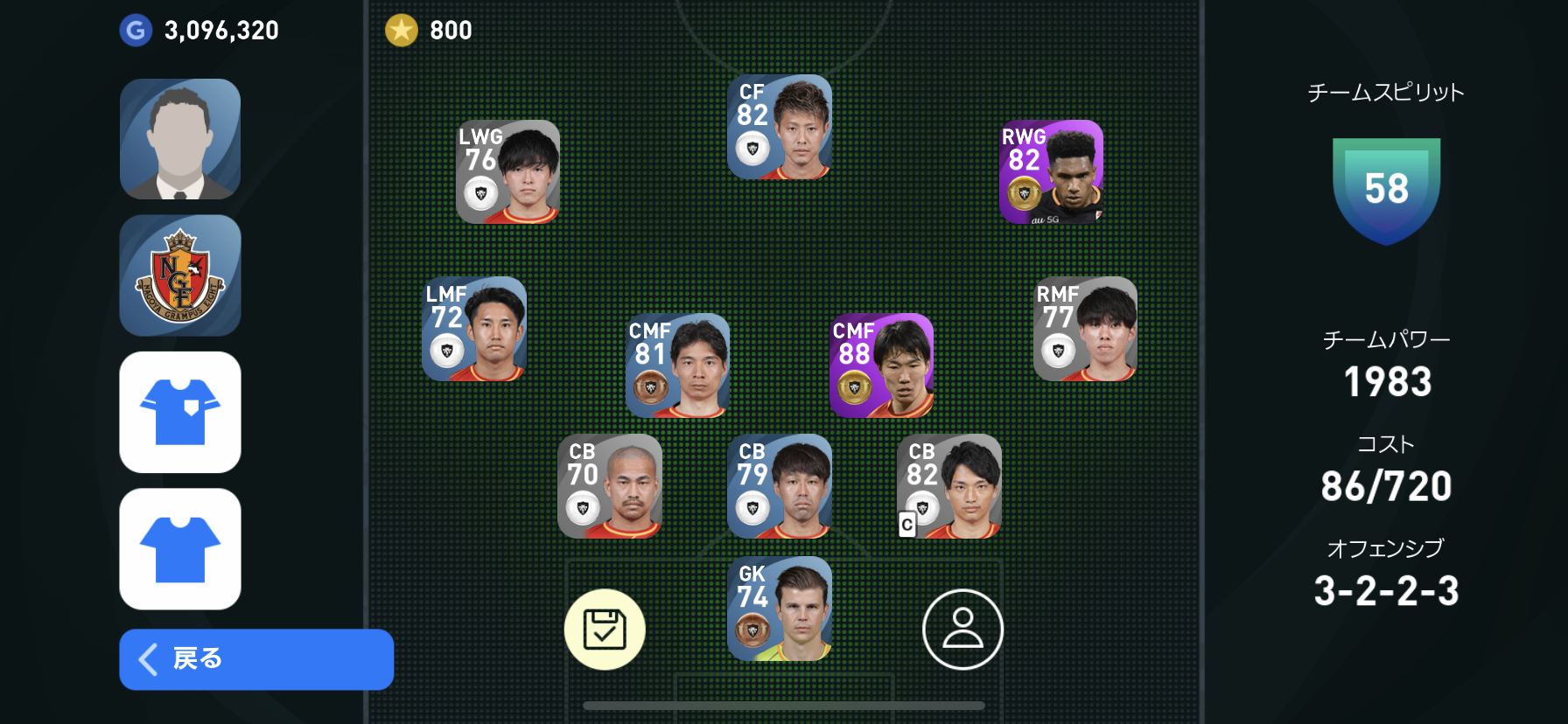Image resolution: width=1568 pixels, height=724 pixels.
Task: Open the collared blue uniform tile
Action: click(x=180, y=412)
